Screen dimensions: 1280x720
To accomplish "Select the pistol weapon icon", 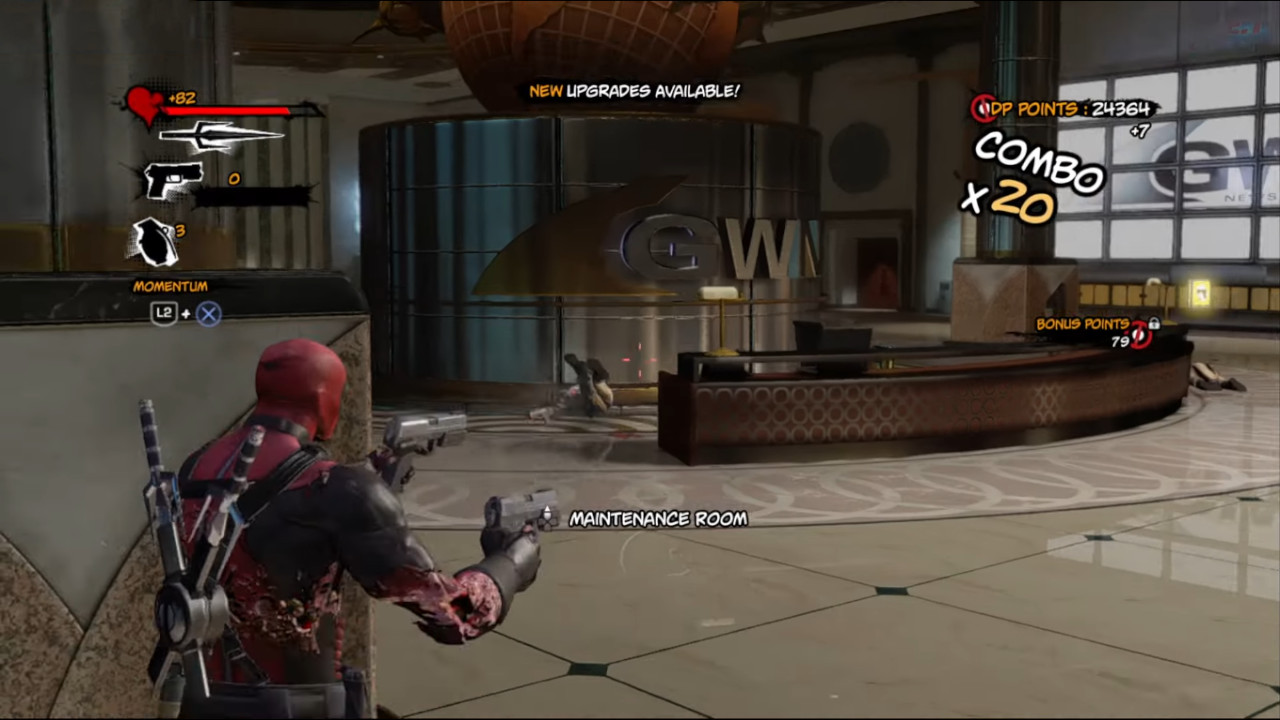I will (x=172, y=180).
